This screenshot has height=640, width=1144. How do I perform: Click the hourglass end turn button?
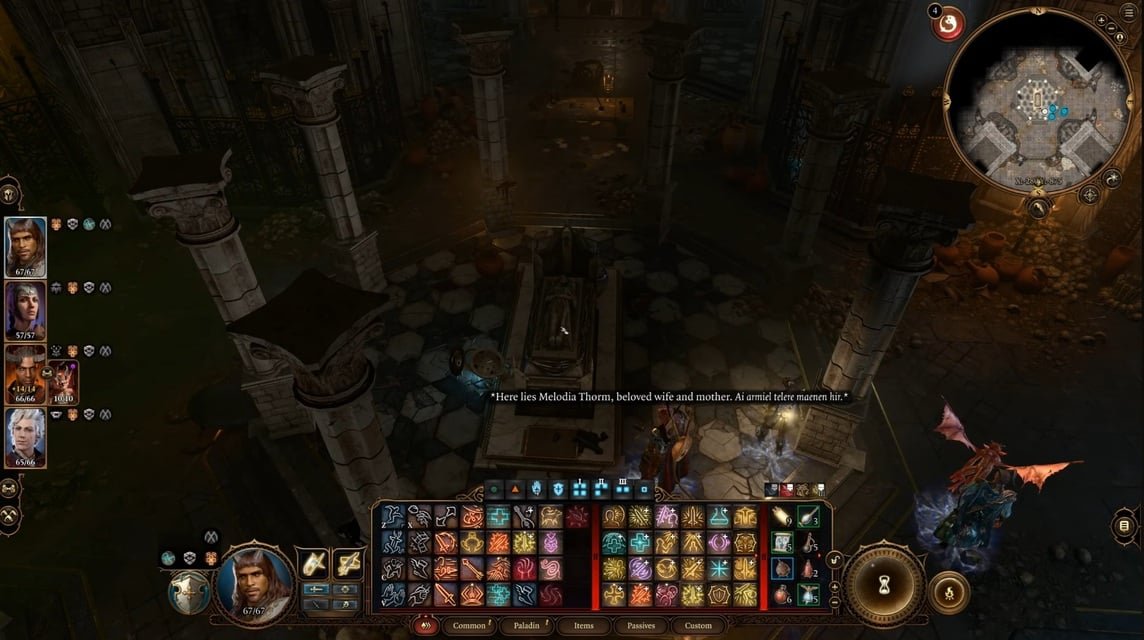(884, 585)
